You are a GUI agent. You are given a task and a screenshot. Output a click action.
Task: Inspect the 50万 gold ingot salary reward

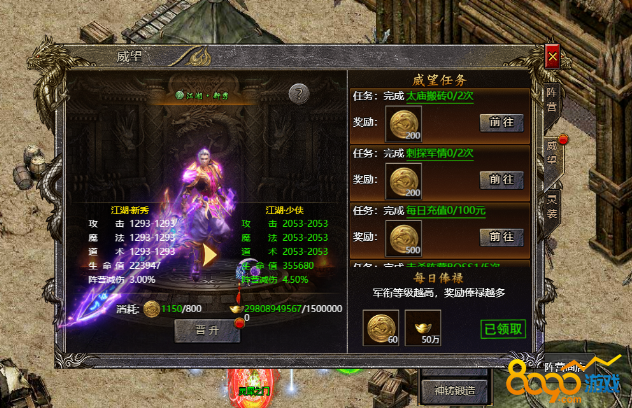coord(423,327)
